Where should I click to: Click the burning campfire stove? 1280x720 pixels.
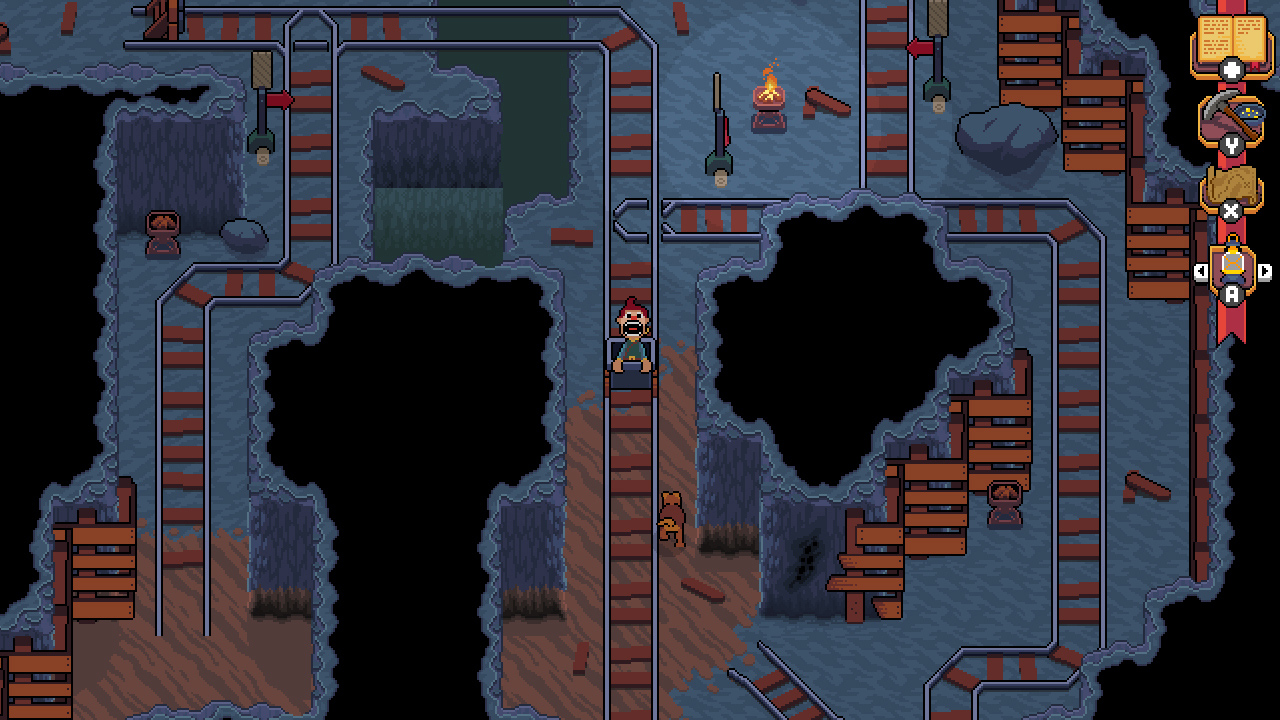pyautogui.click(x=769, y=98)
